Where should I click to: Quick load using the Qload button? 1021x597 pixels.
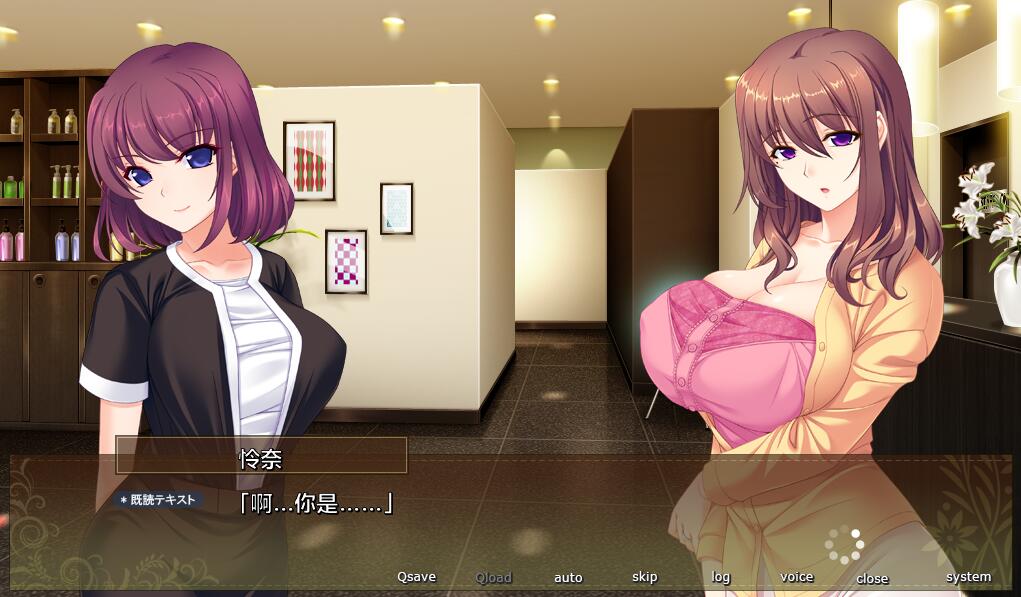(x=493, y=577)
